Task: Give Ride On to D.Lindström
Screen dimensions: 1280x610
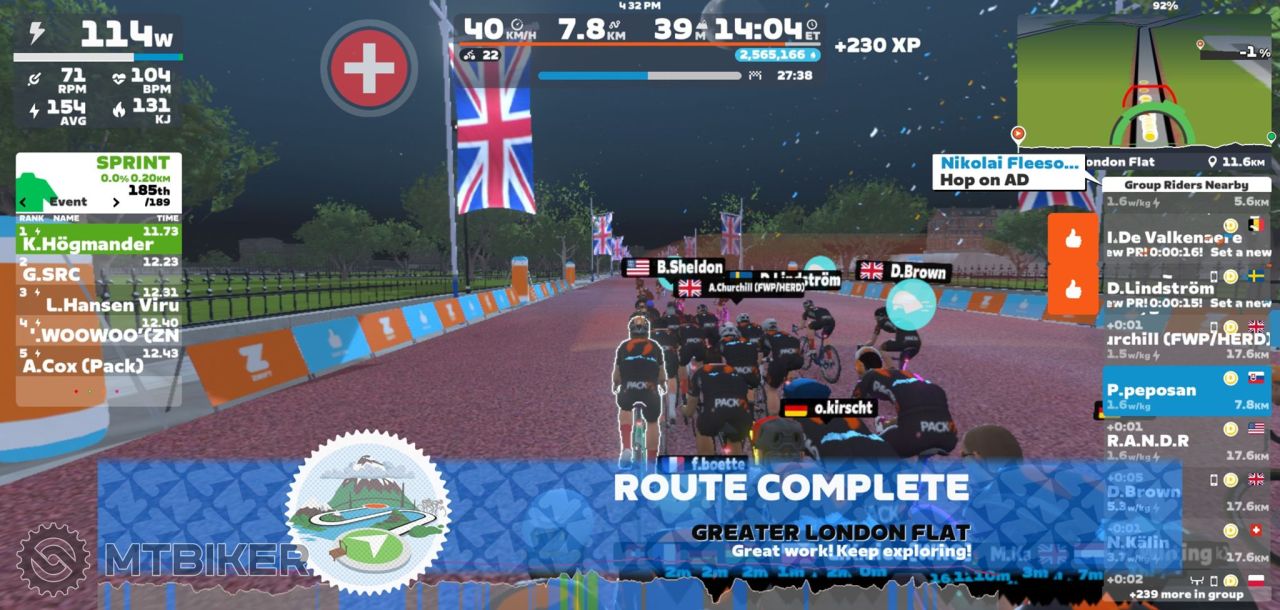Action: tap(1073, 290)
